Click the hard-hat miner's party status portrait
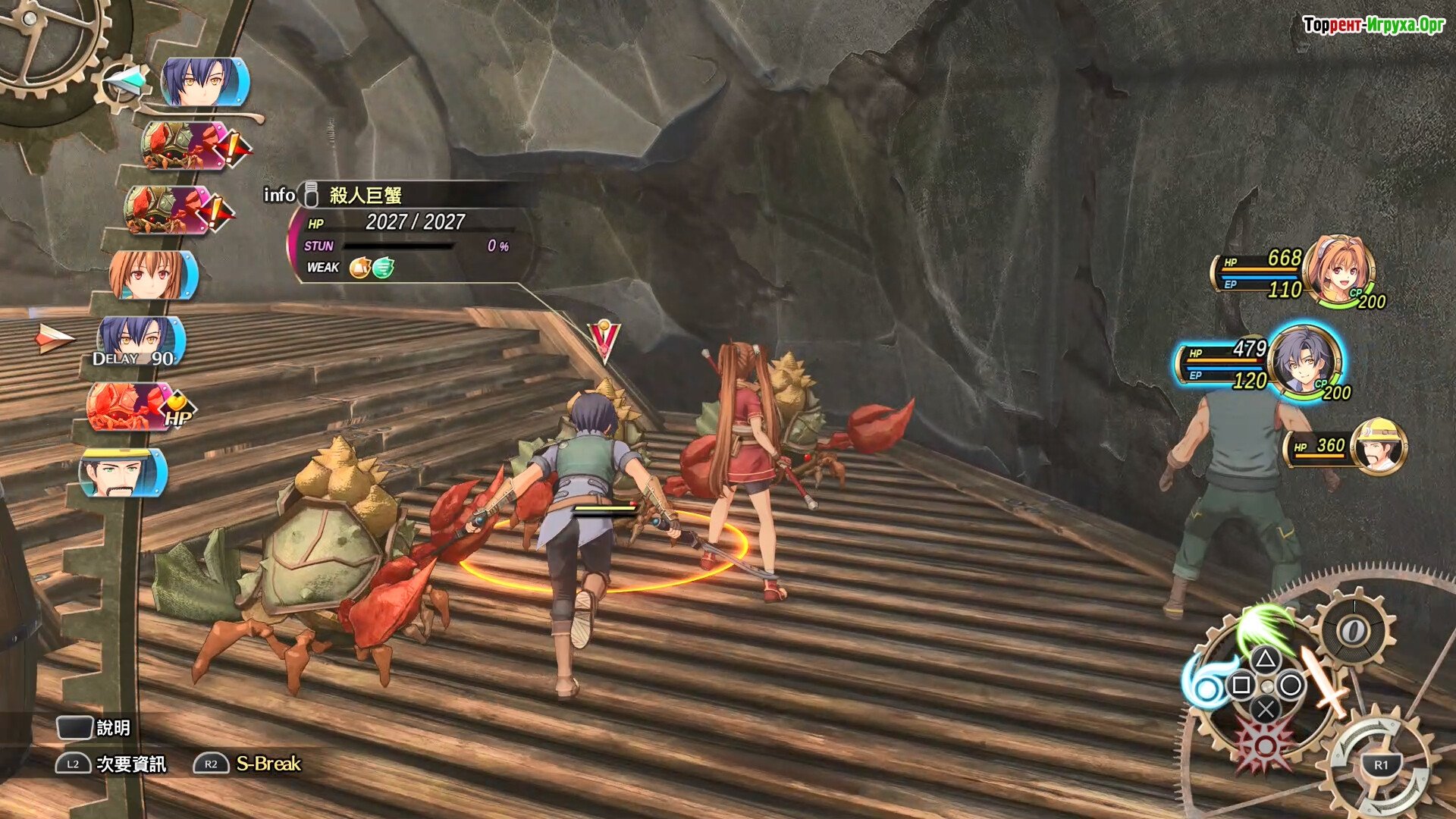The width and height of the screenshot is (1456, 819). click(1379, 446)
